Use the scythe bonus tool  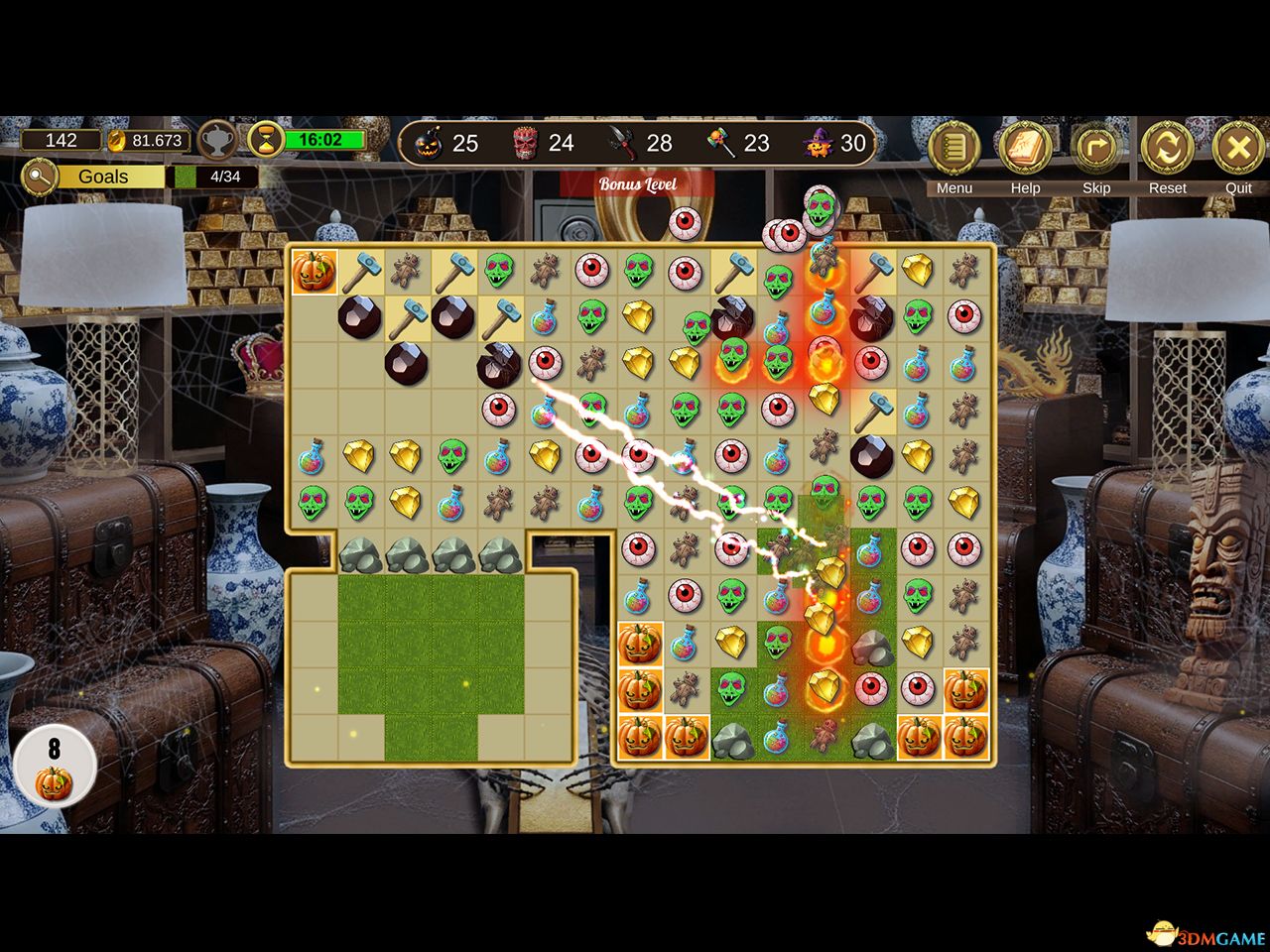pyautogui.click(x=621, y=143)
